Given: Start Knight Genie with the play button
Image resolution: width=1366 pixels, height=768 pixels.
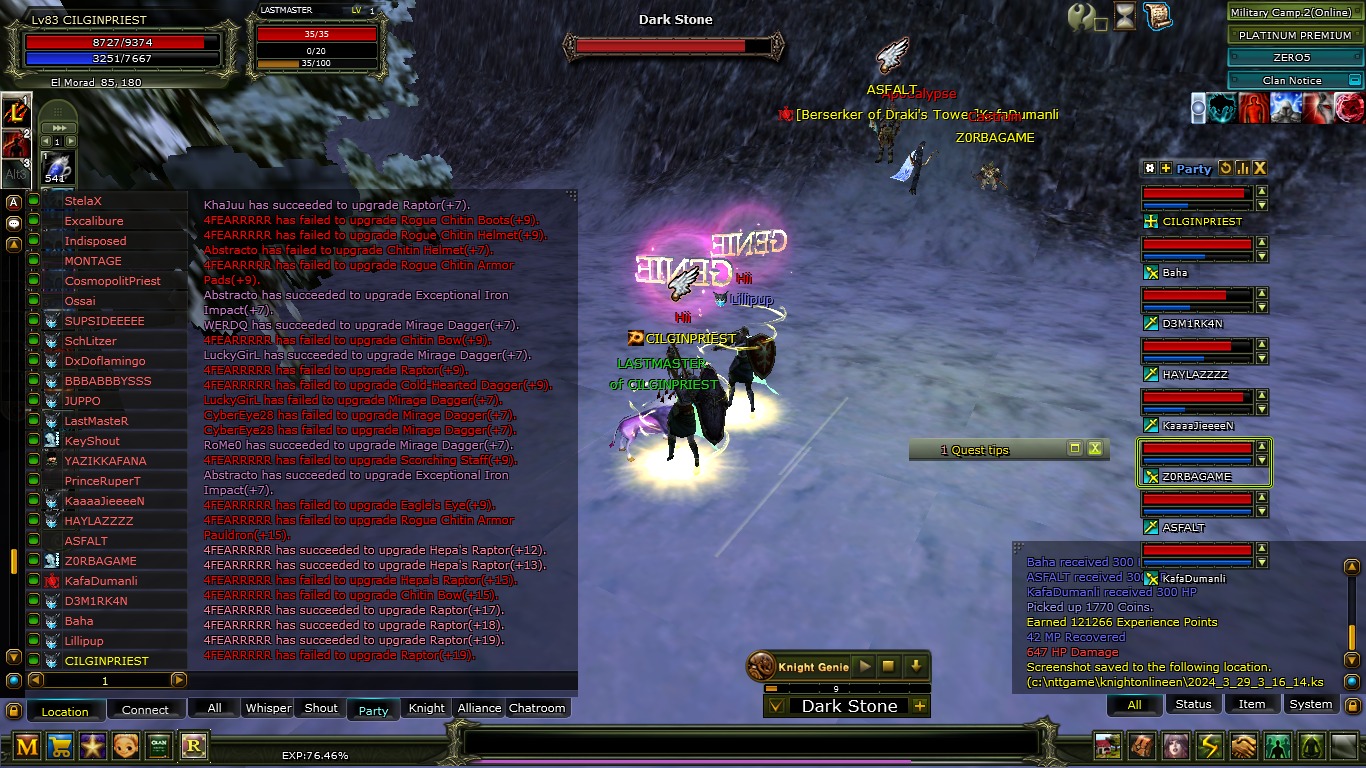Looking at the screenshot, I should click(865, 666).
